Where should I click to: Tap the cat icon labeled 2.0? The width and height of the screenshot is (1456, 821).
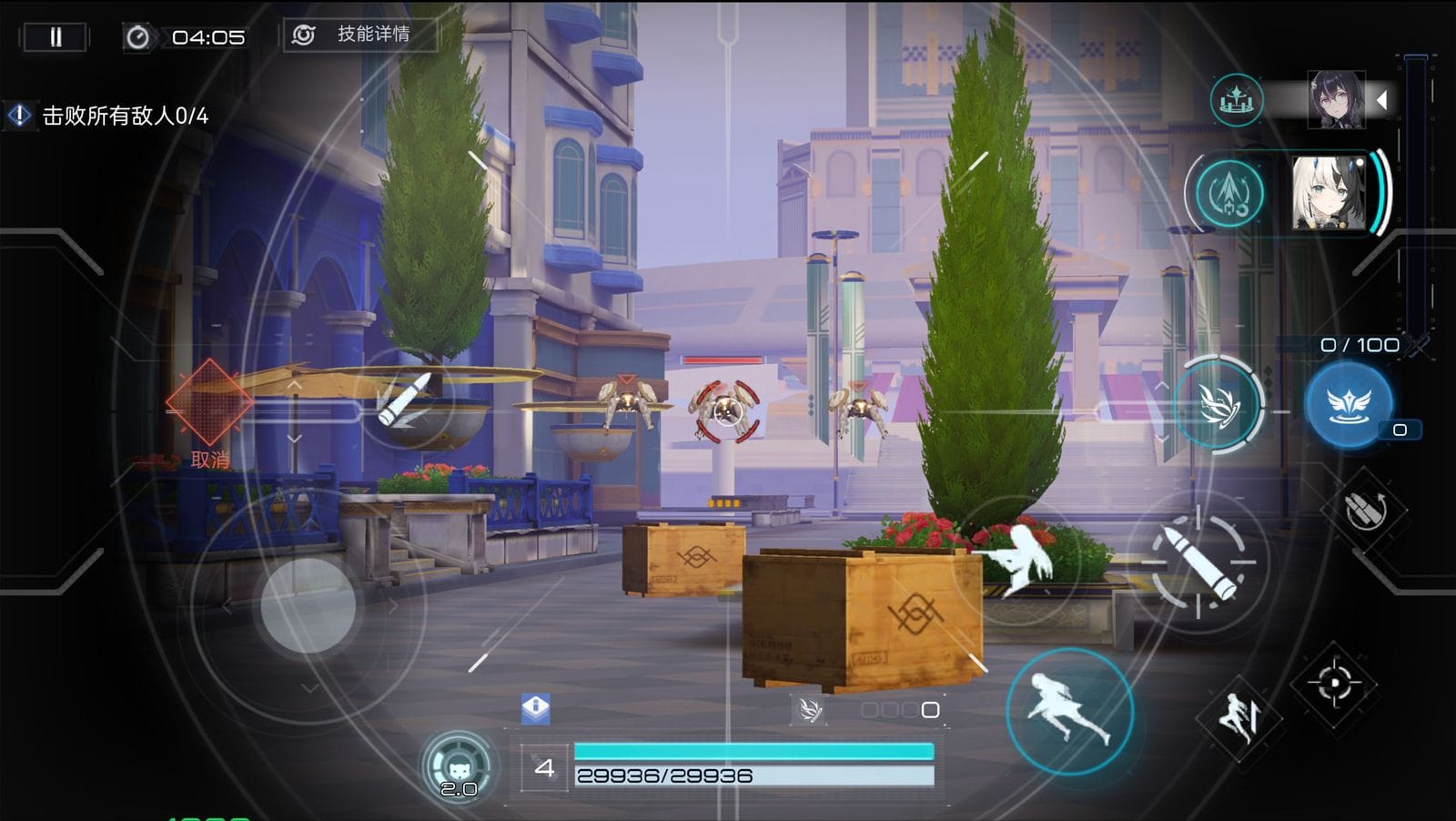459,767
